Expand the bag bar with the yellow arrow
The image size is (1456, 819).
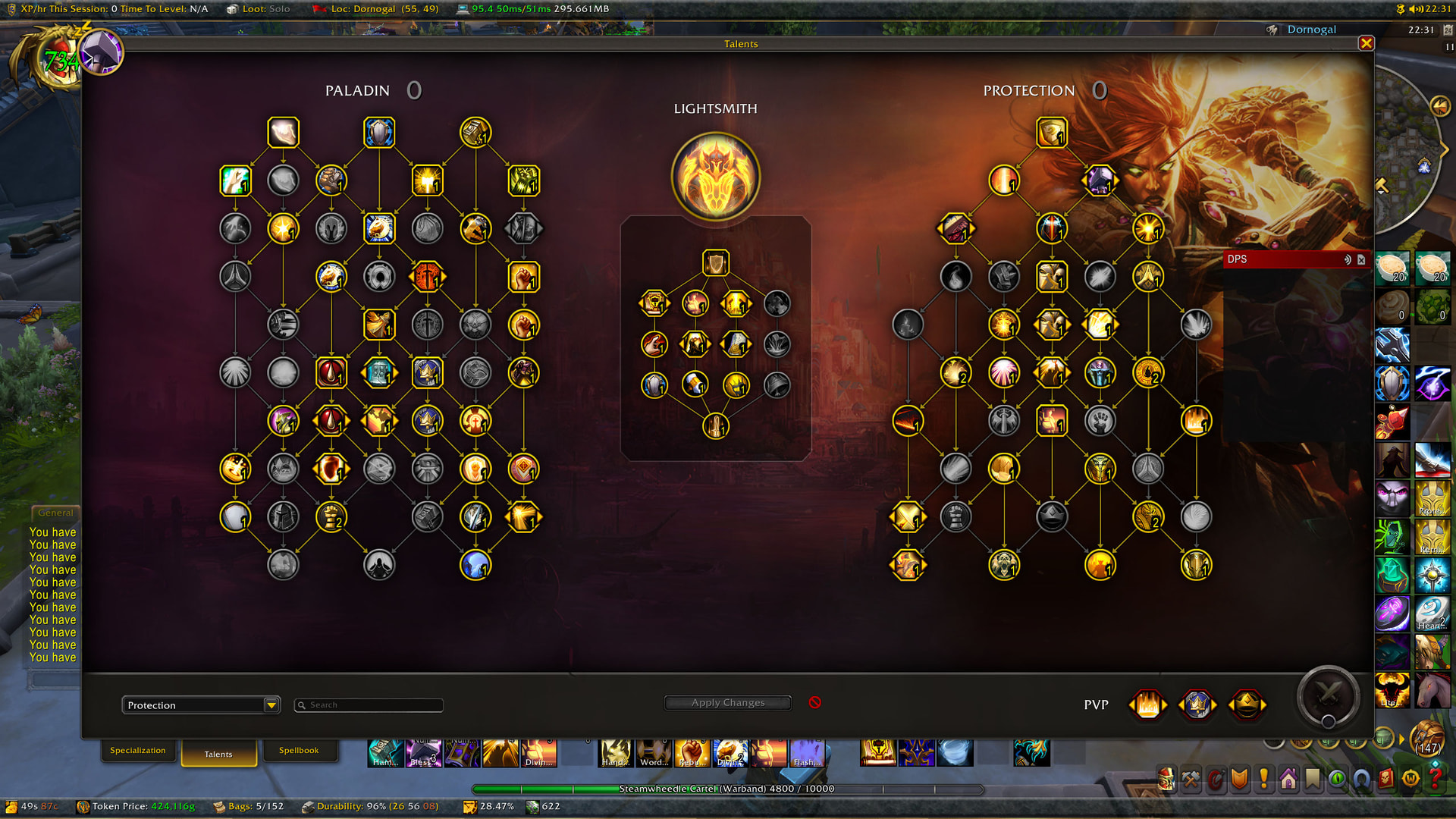pos(1401,739)
